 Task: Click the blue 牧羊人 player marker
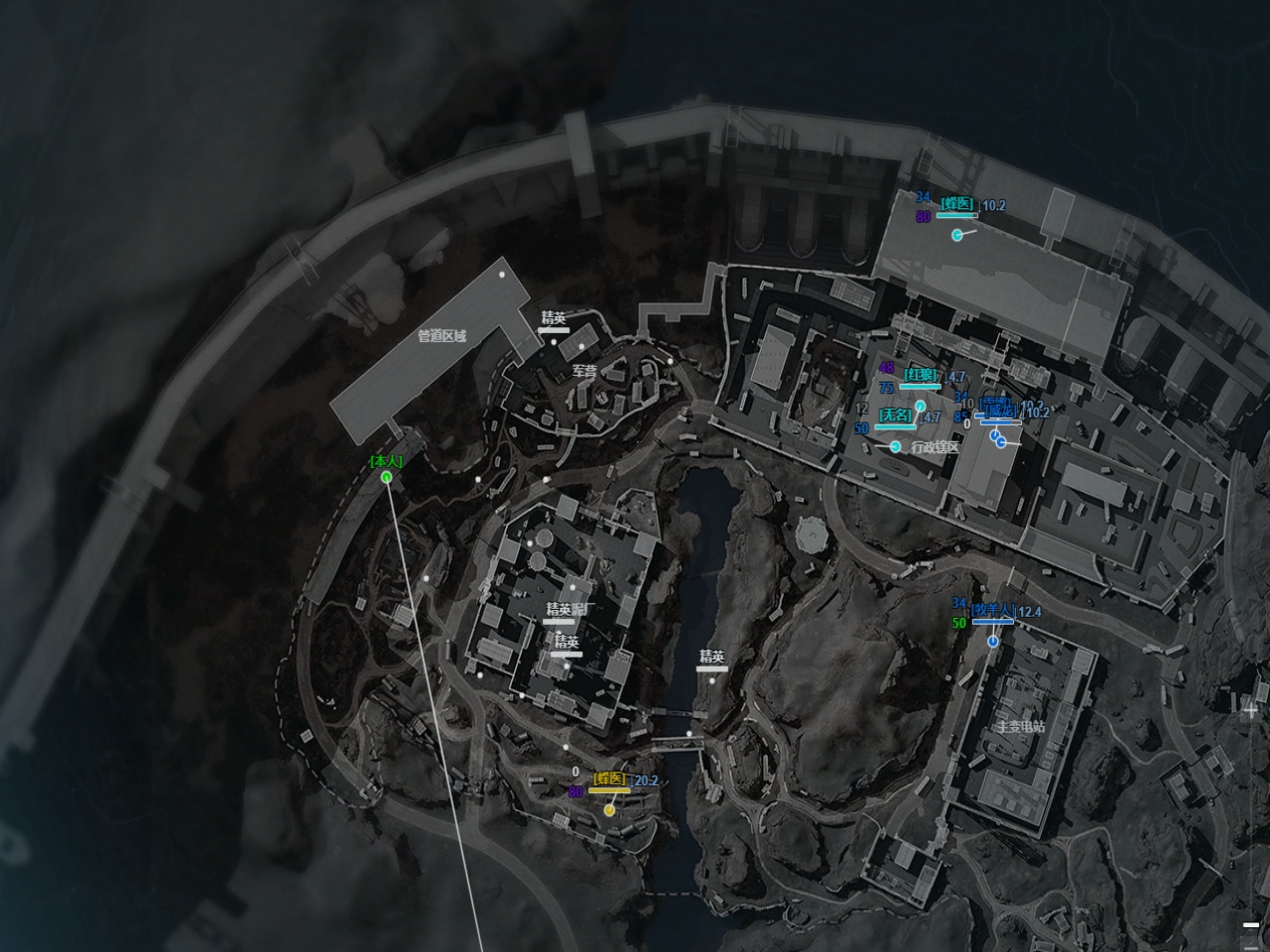tap(993, 643)
